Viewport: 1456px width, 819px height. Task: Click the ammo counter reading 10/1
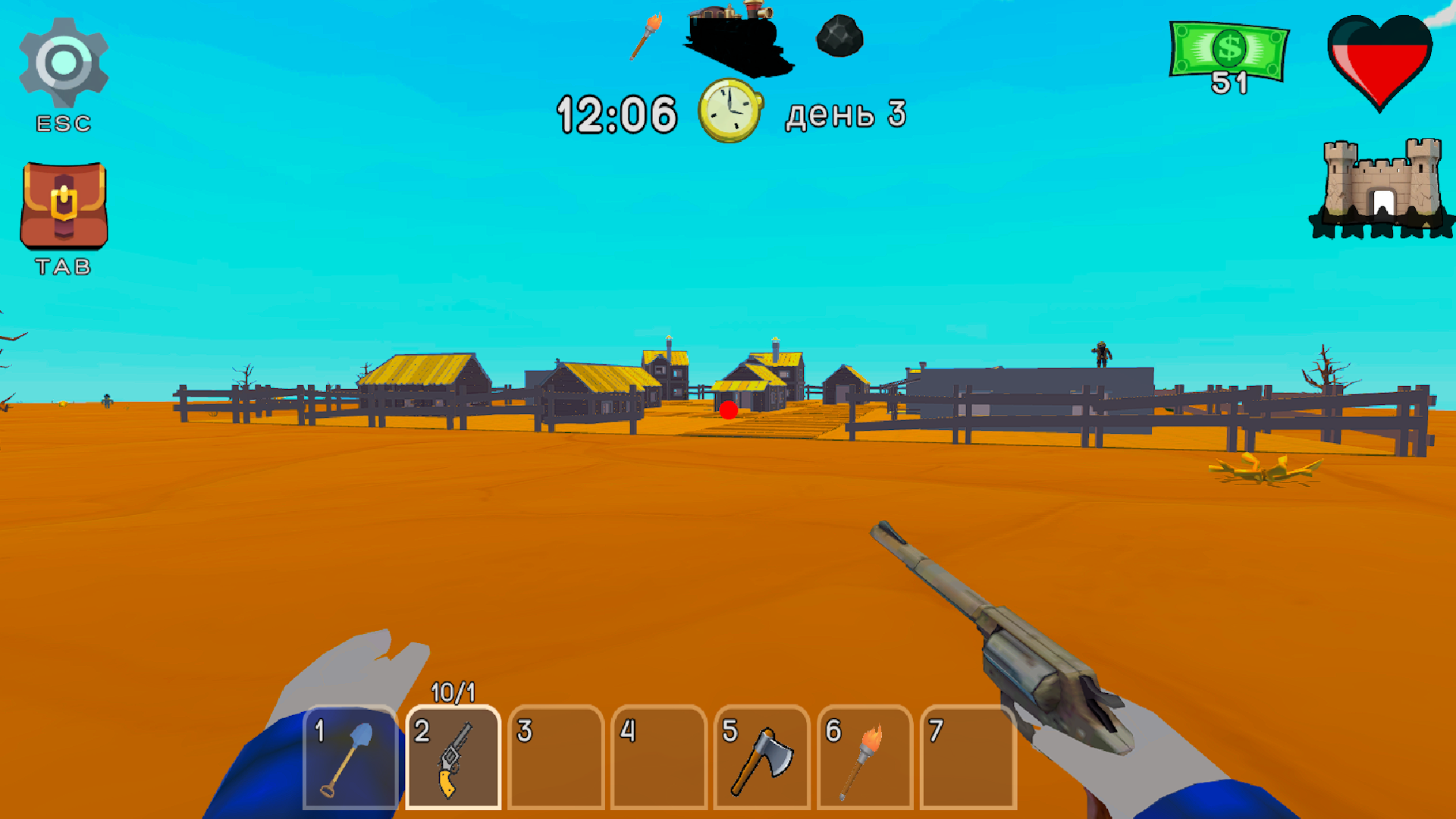[453, 692]
